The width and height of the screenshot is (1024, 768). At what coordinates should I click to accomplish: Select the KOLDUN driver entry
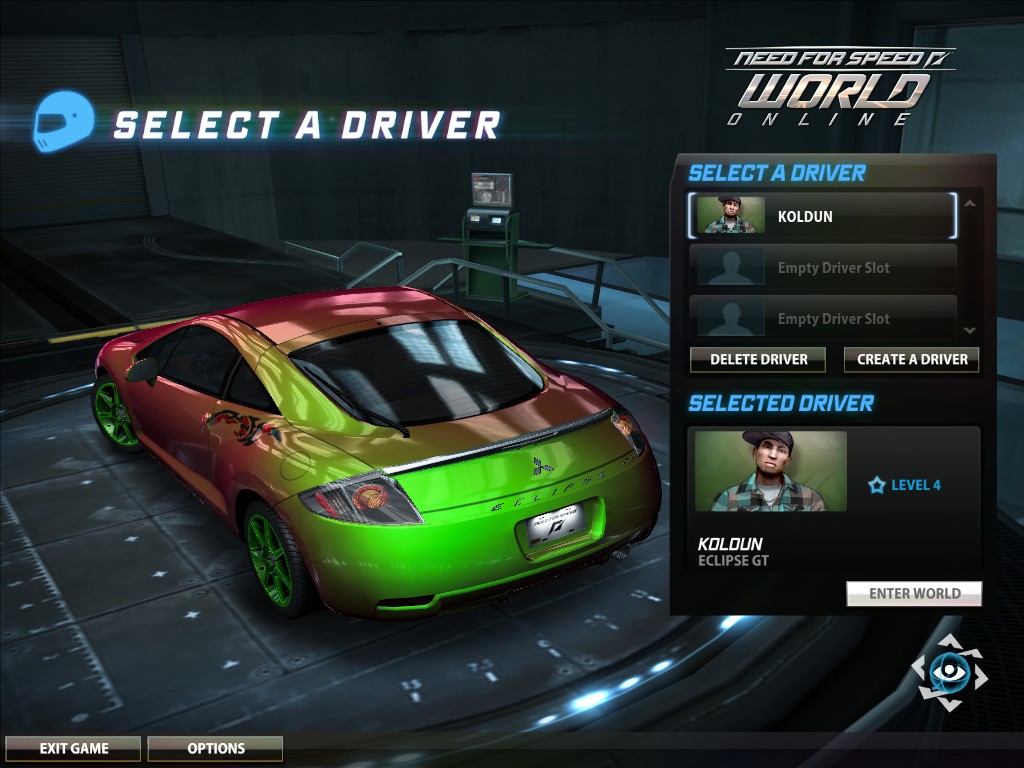(x=822, y=216)
